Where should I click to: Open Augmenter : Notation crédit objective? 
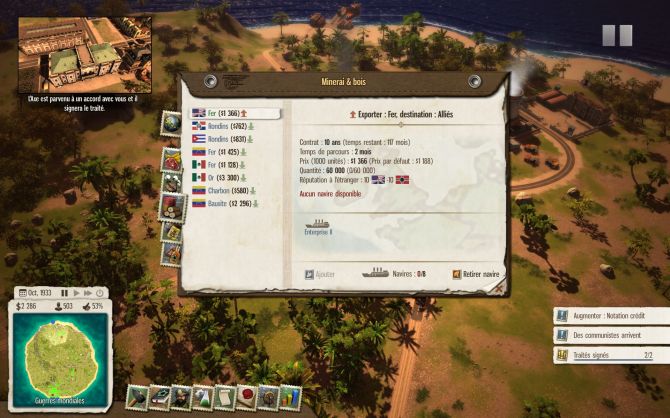point(610,315)
